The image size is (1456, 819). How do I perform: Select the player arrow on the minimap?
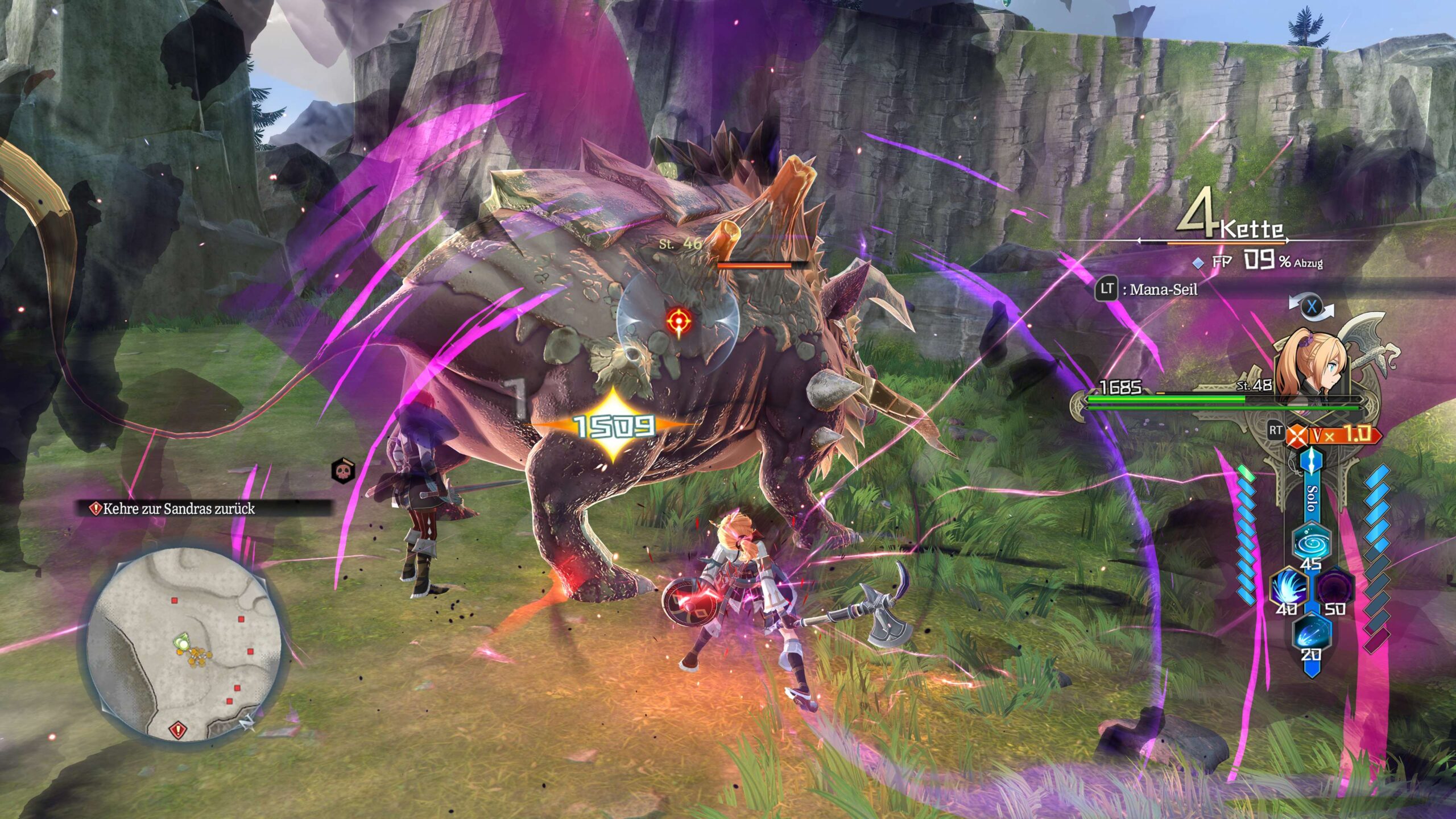point(182,642)
